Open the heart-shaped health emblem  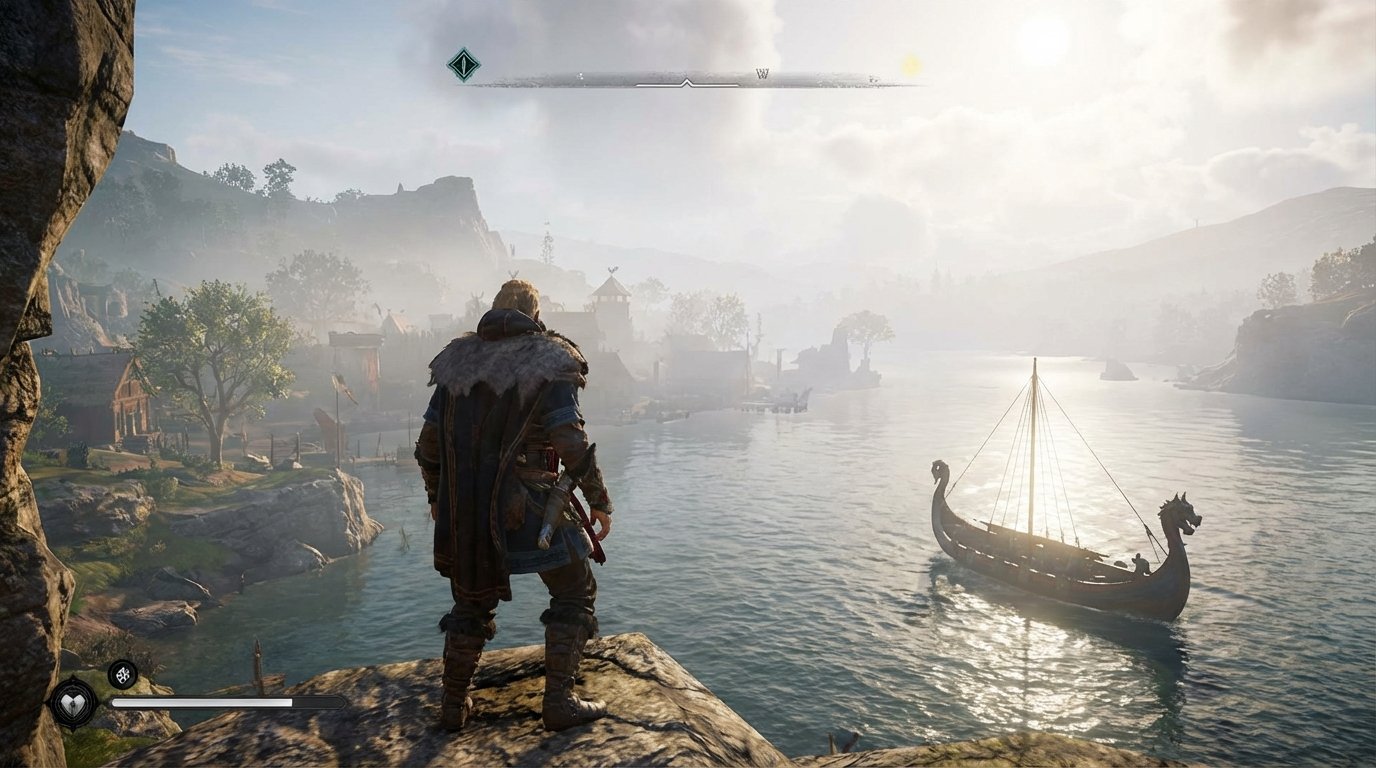[x=73, y=703]
